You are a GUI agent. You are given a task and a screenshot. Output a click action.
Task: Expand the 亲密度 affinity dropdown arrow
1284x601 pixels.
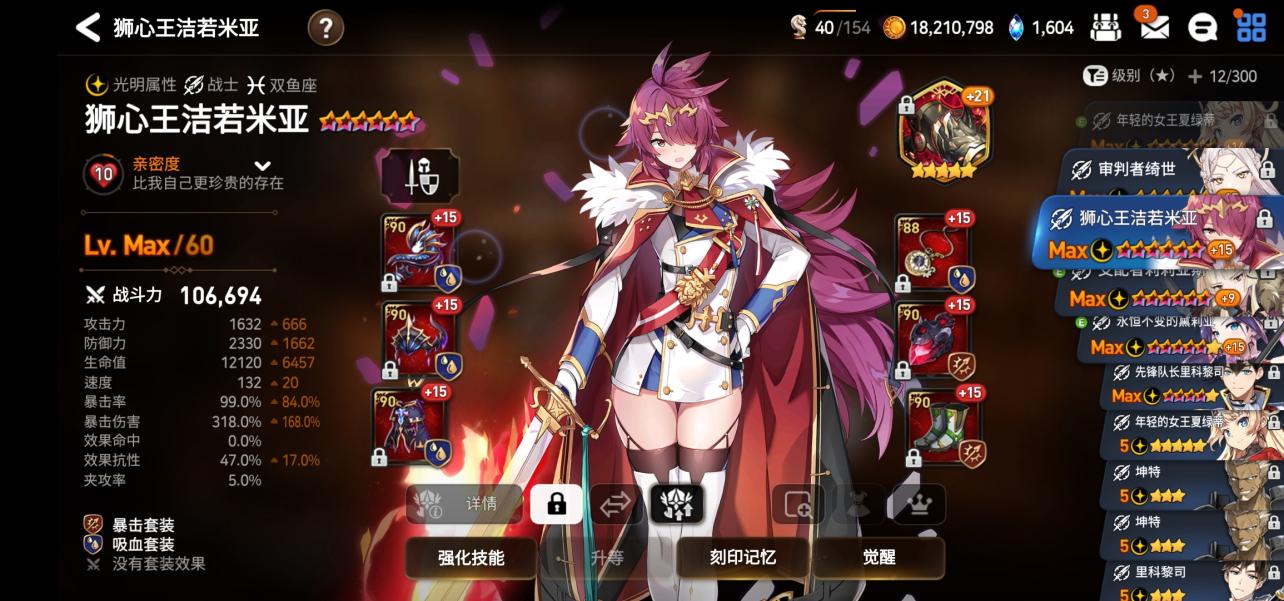(x=263, y=166)
